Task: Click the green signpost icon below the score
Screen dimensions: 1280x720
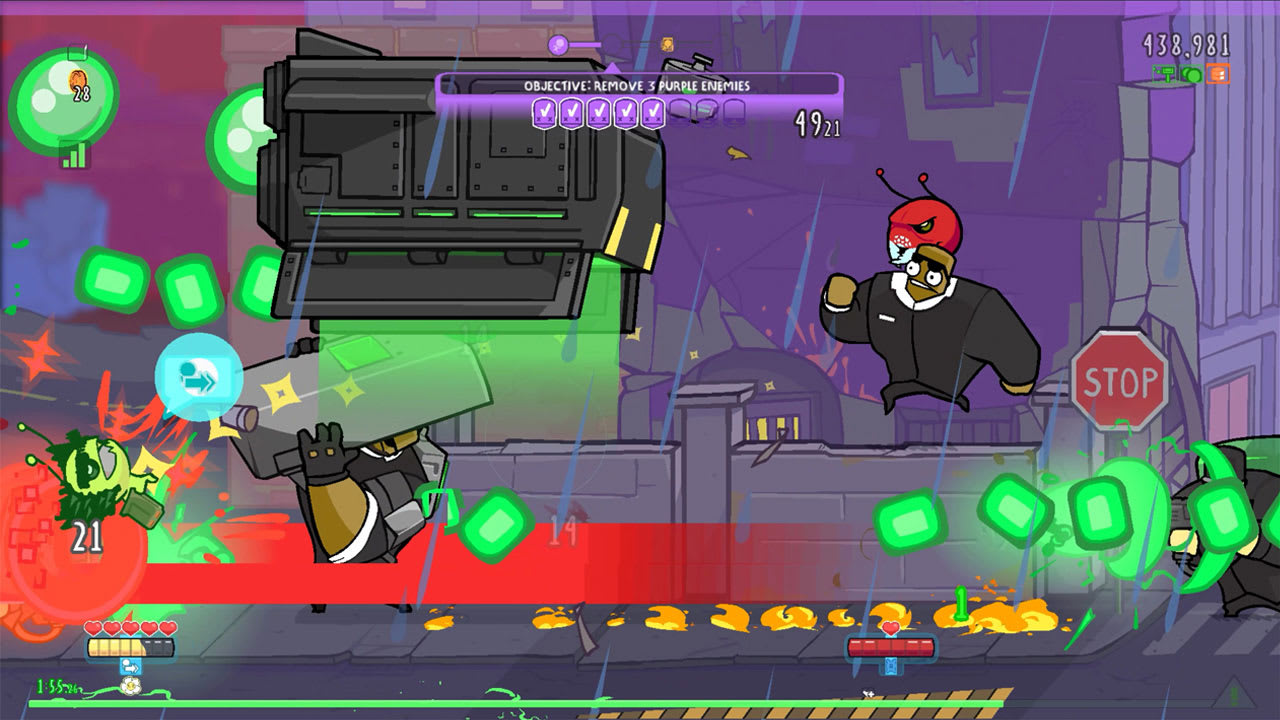Action: tap(1166, 75)
